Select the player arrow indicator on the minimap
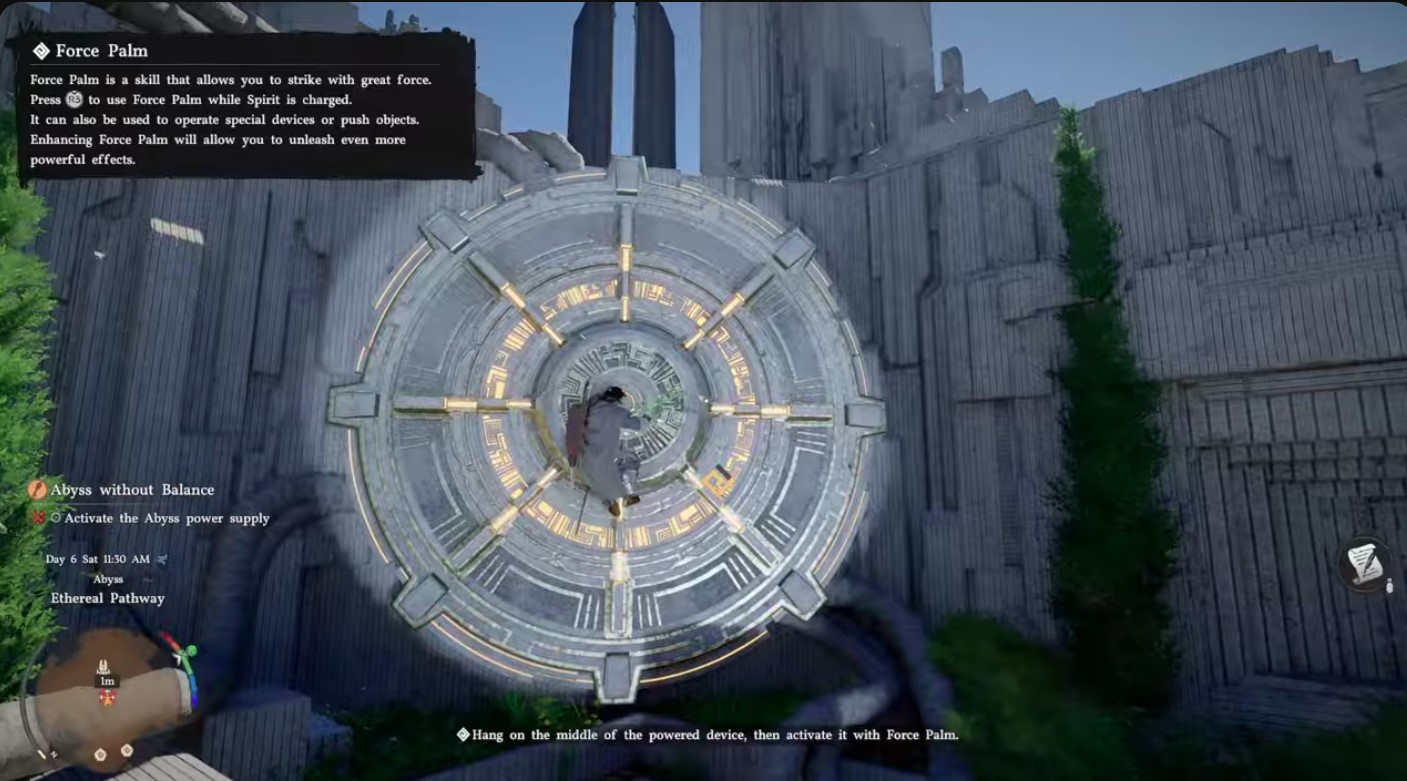This screenshot has height=781, width=1407. click(108, 697)
